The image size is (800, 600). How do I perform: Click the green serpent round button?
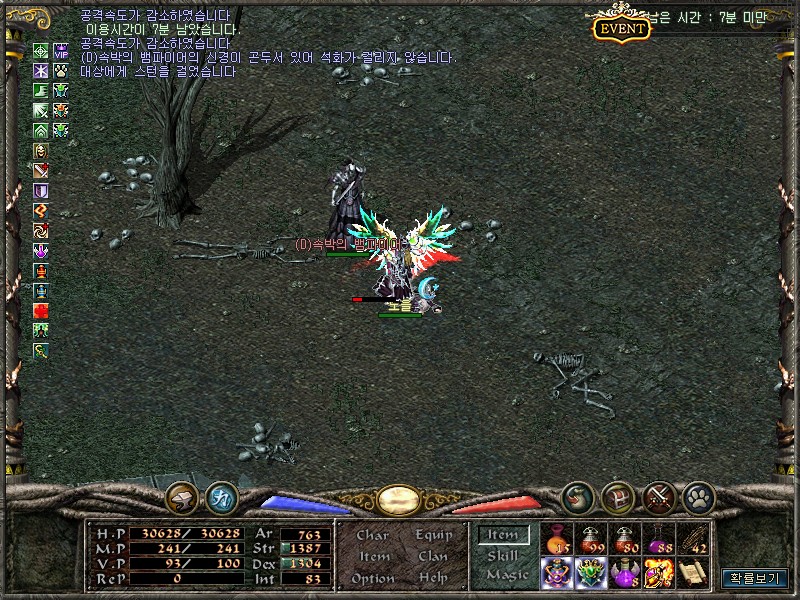pos(578,495)
